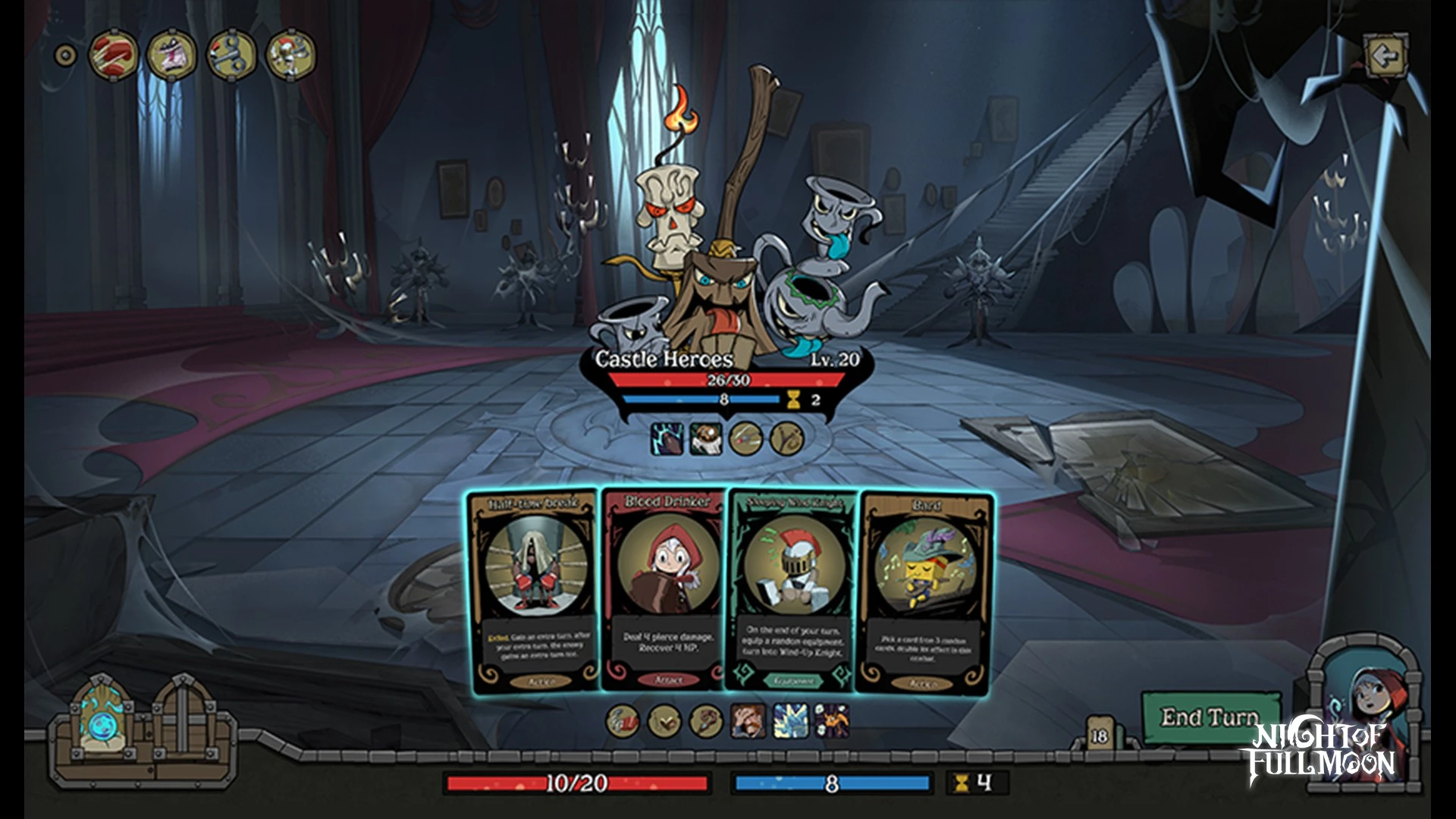Image resolution: width=1456 pixels, height=819 pixels.
Task: Inspect the player's magic staff status icon
Action: click(x=704, y=720)
